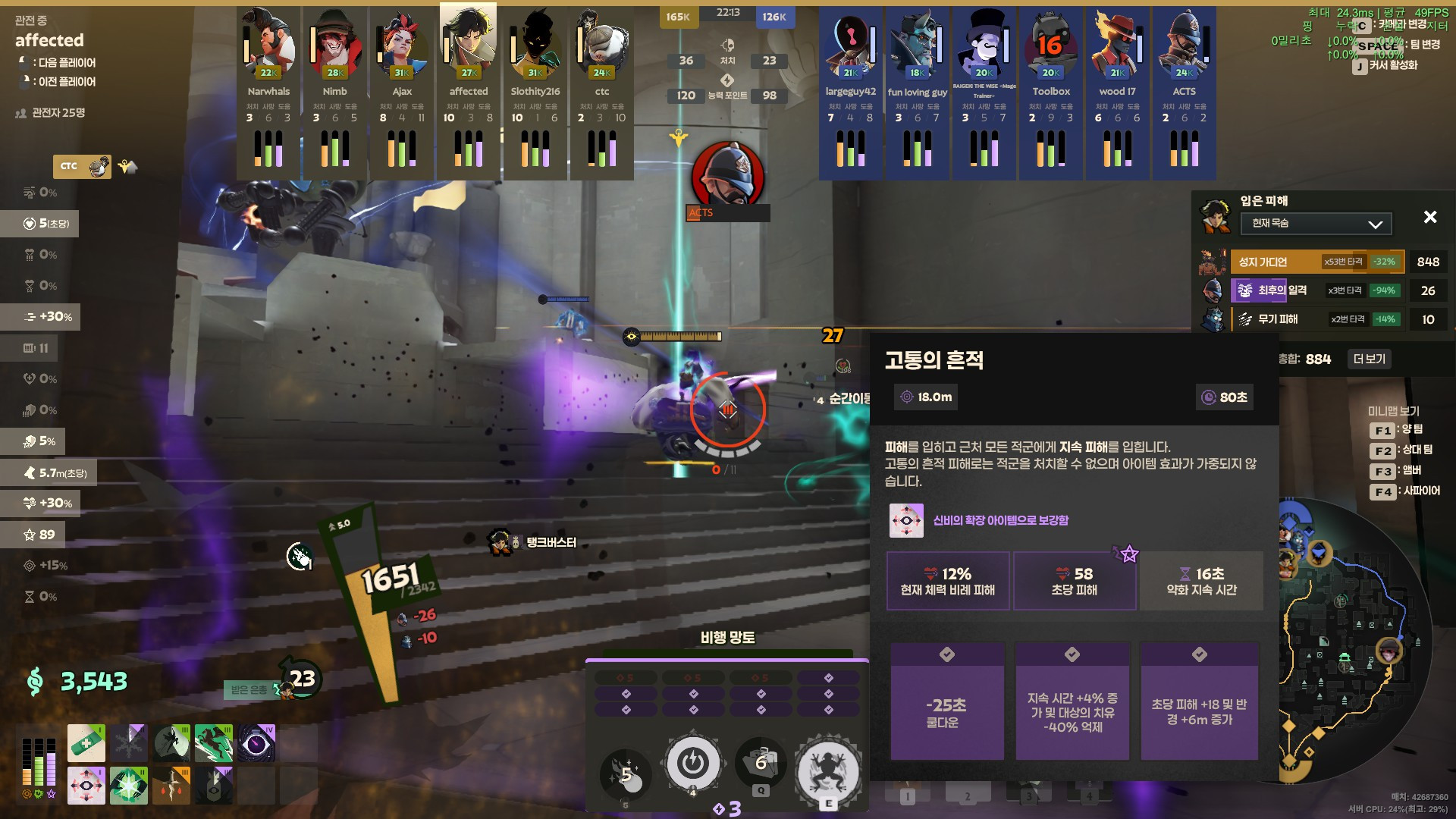
Task: Select the green bandage healing item icon
Action: tap(86, 742)
